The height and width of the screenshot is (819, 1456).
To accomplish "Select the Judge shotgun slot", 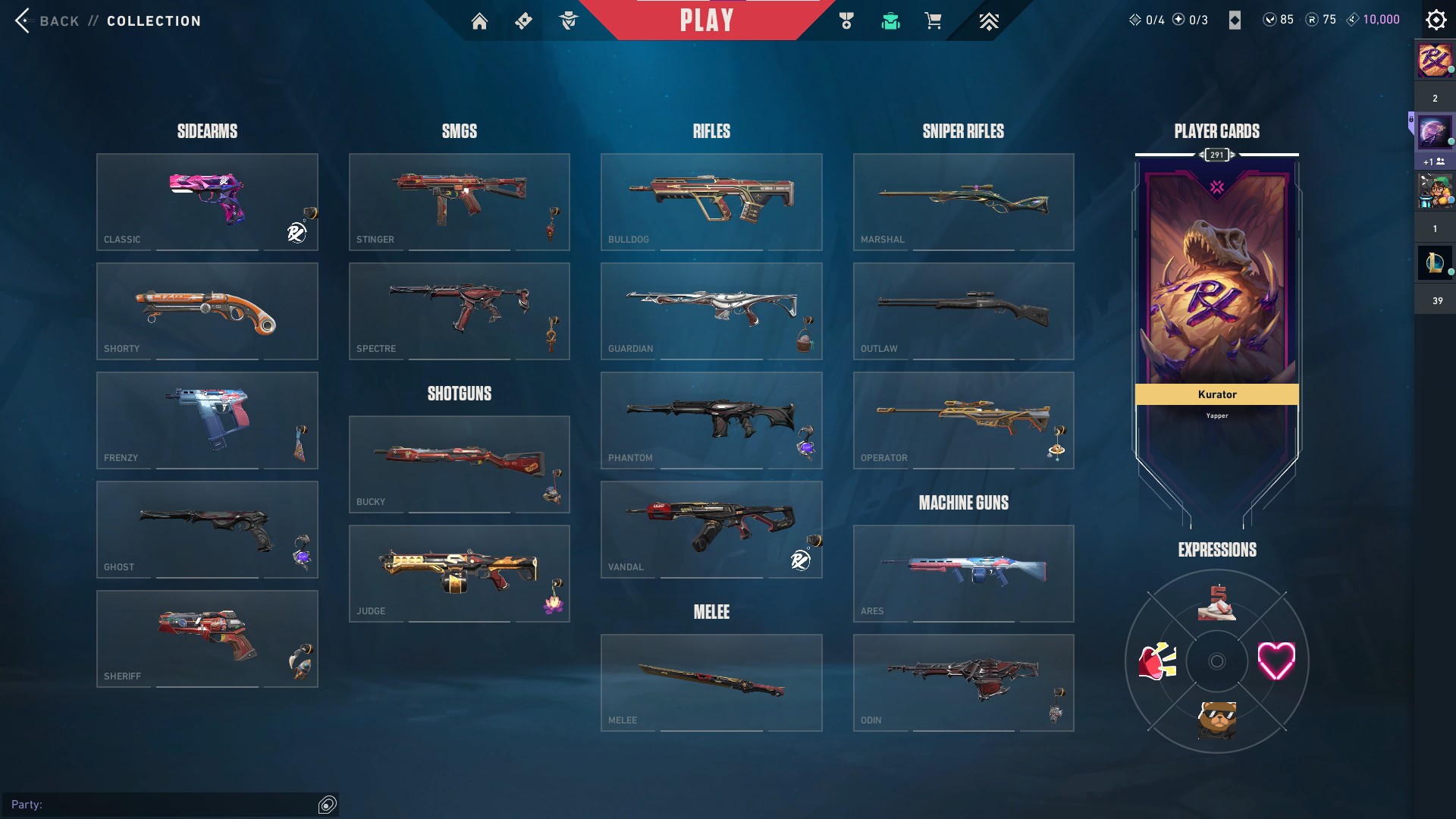I will [x=459, y=573].
